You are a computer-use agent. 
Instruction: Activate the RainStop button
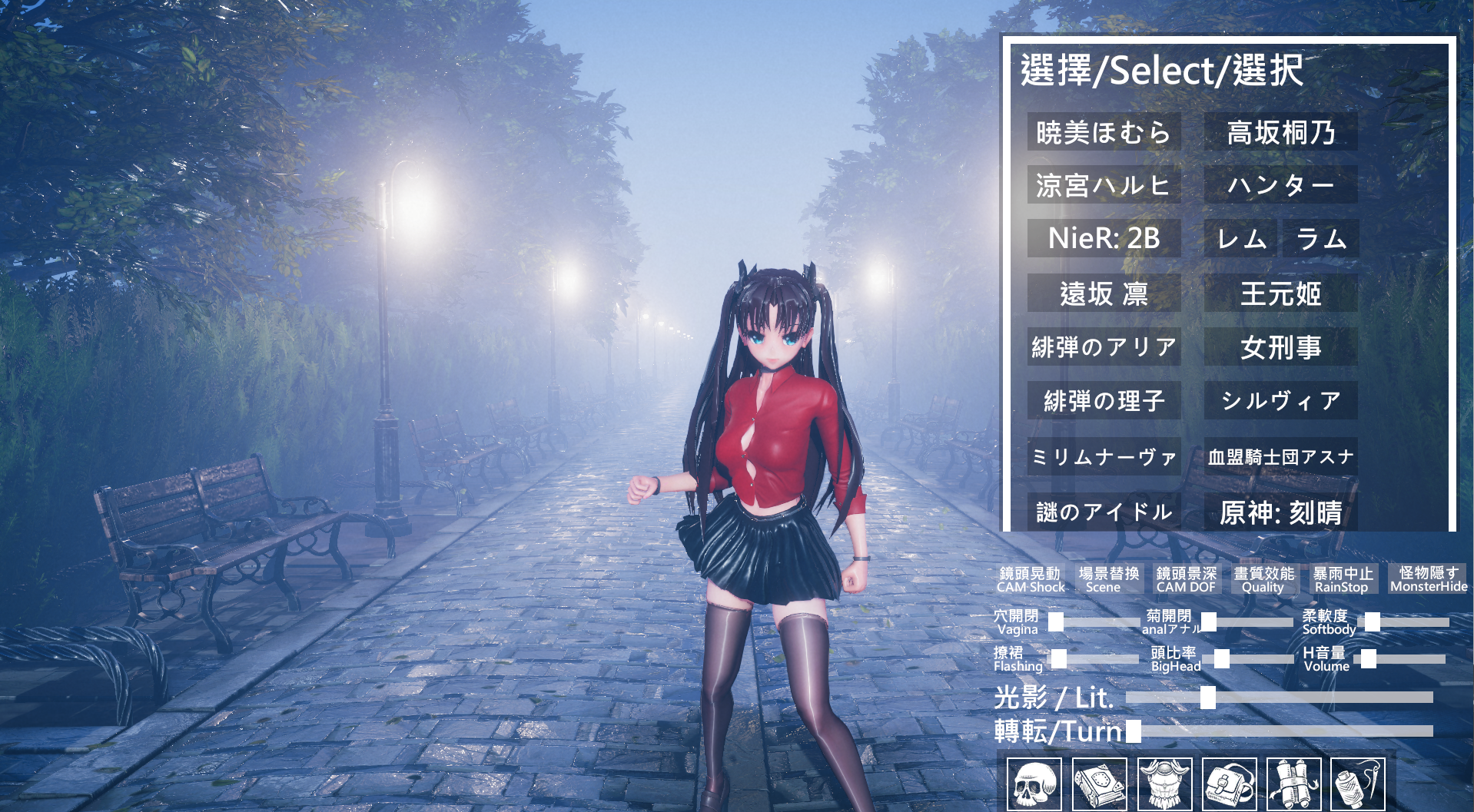click(1342, 580)
